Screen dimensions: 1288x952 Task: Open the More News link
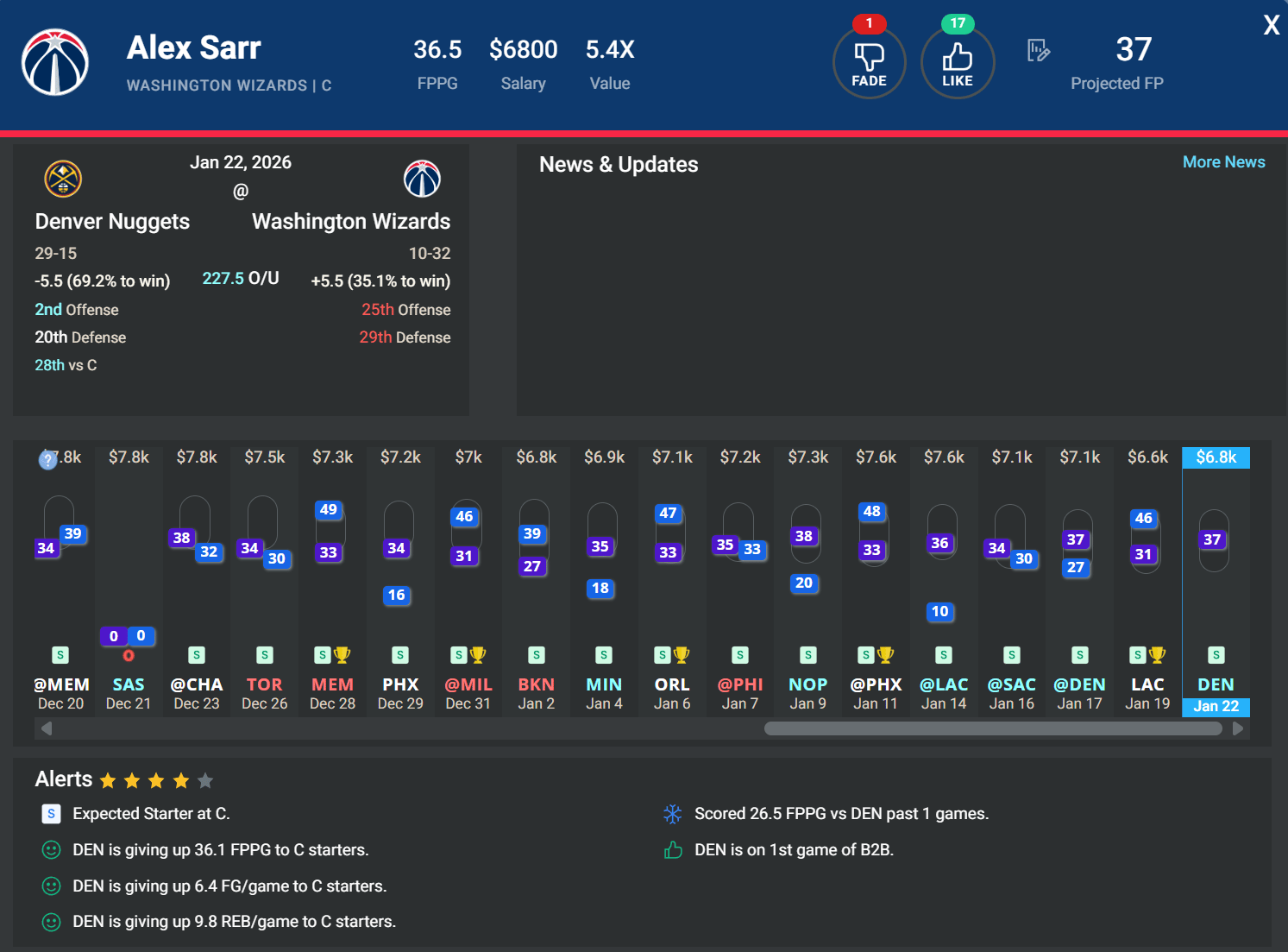(1223, 162)
